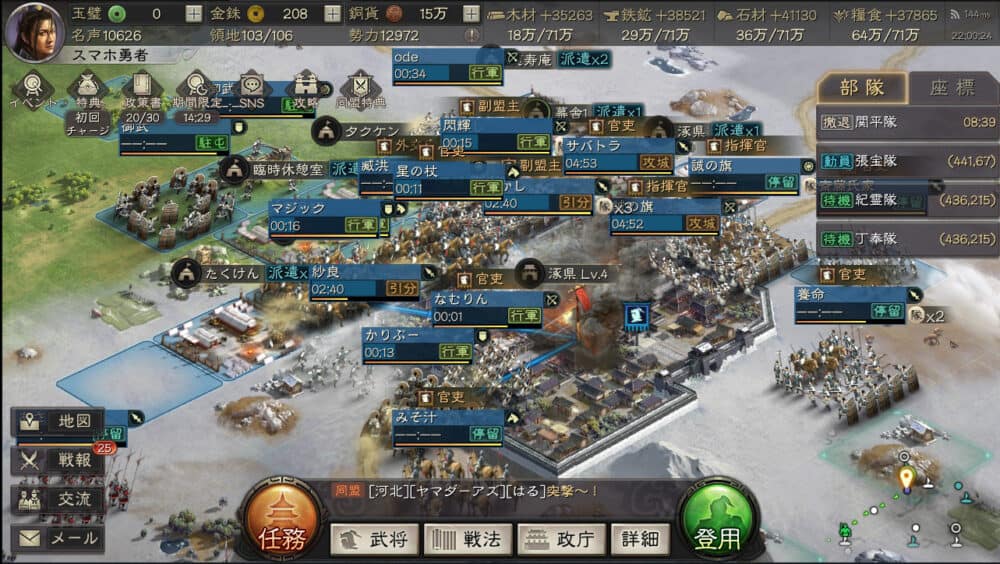Open the 政庁 government office screen

(561, 539)
